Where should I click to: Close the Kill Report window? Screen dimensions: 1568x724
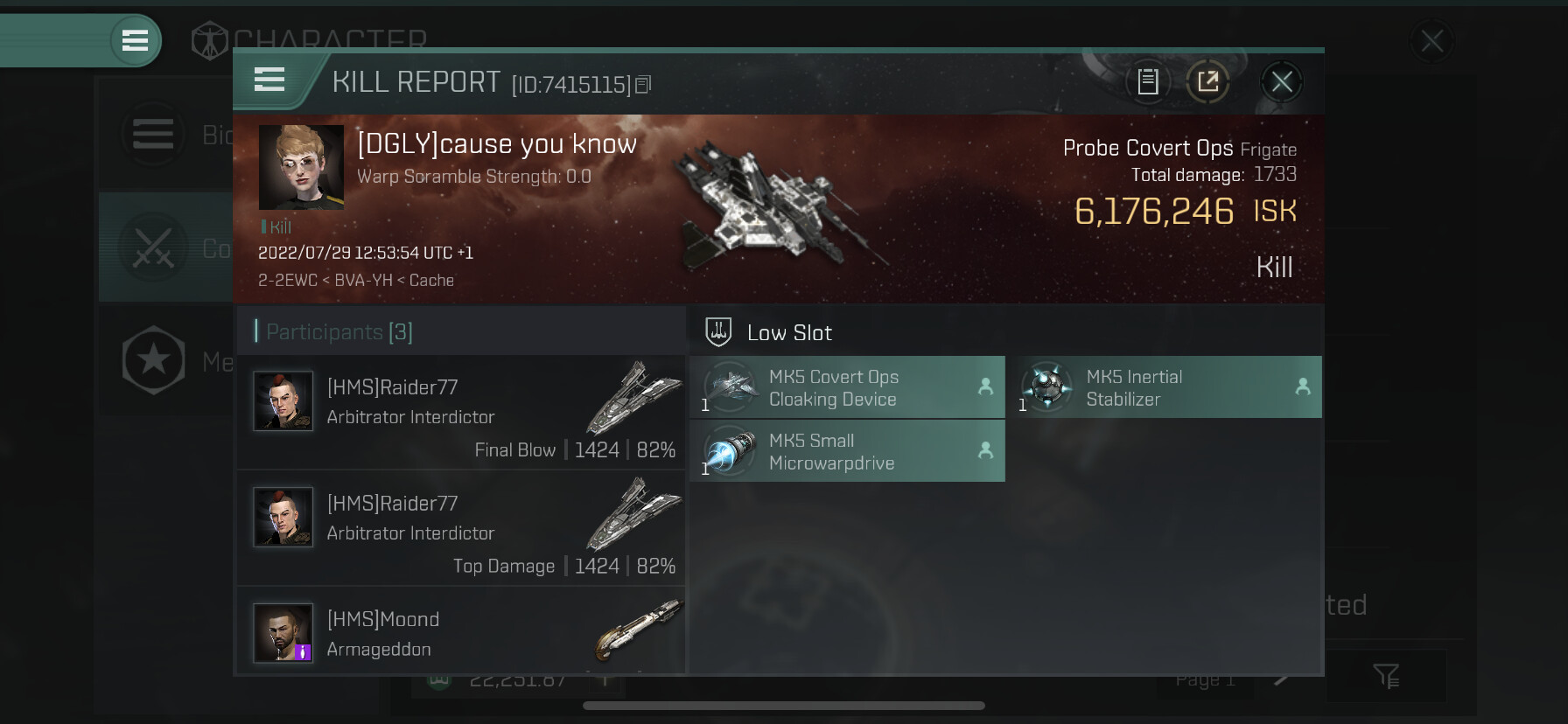click(1282, 83)
